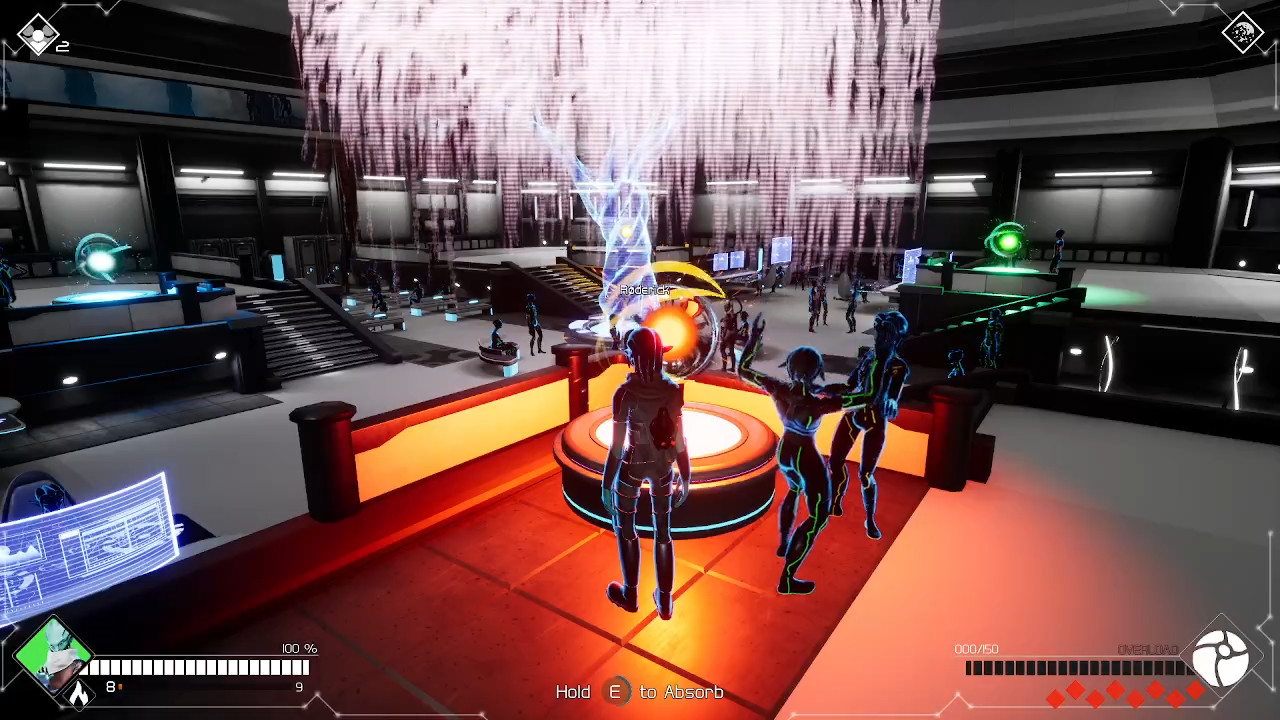Click the 000/150 absorb counter
The height and width of the screenshot is (720, 1280).
pos(976,649)
